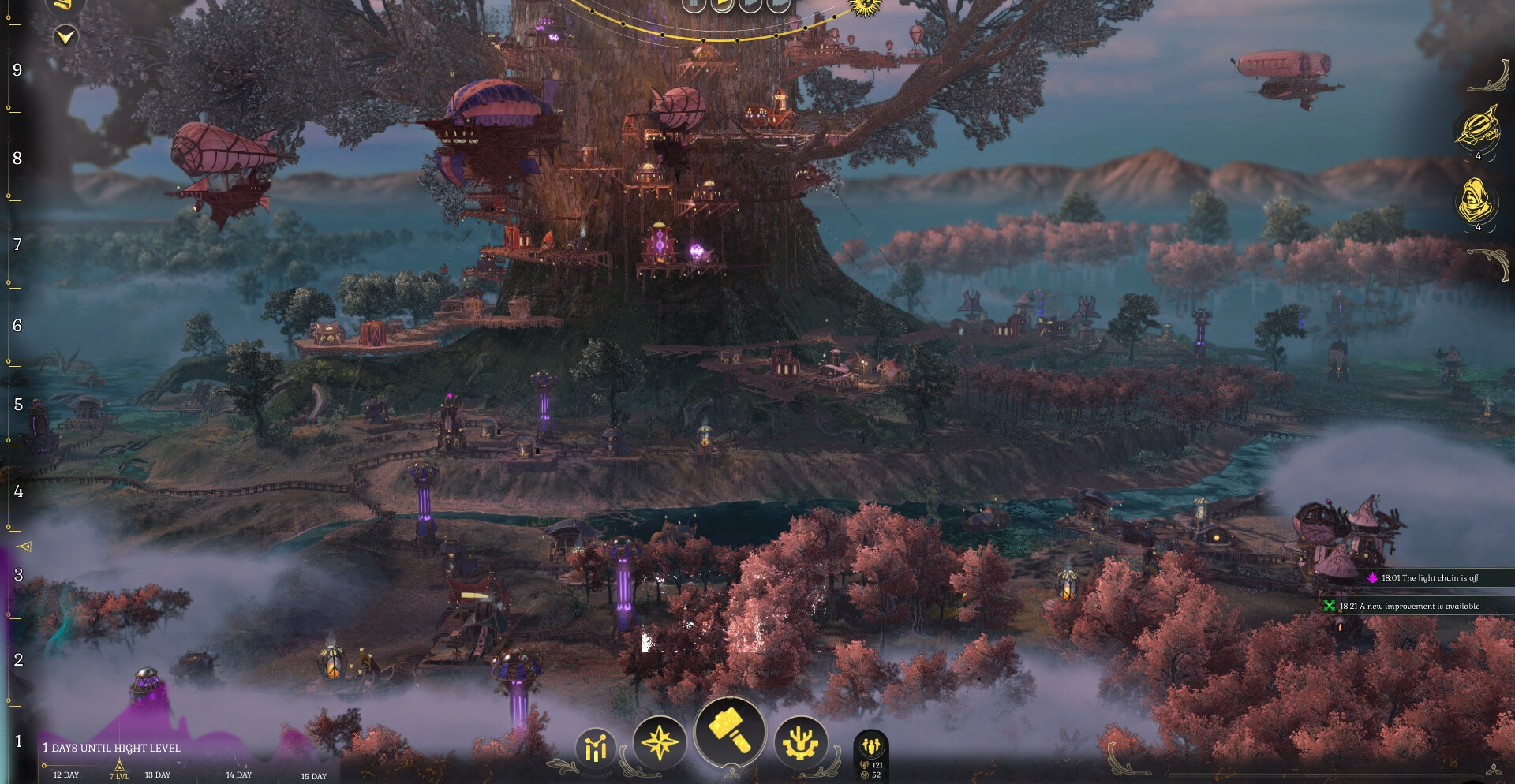Viewport: 1515px width, 784px height.
Task: Open 'A new improvement is available' notification
Action: coord(1408,606)
